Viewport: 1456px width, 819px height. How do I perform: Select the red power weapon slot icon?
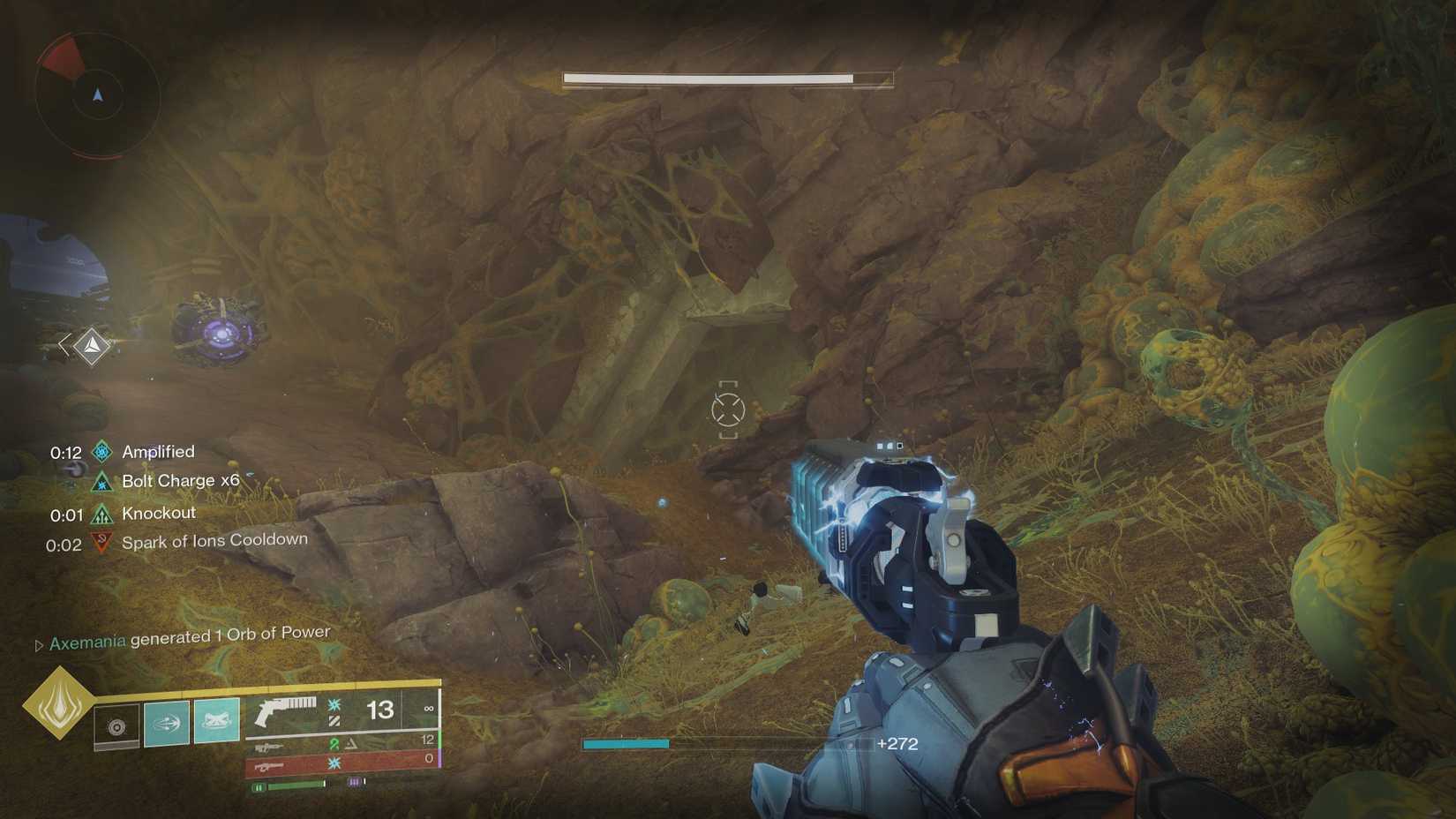[271, 766]
